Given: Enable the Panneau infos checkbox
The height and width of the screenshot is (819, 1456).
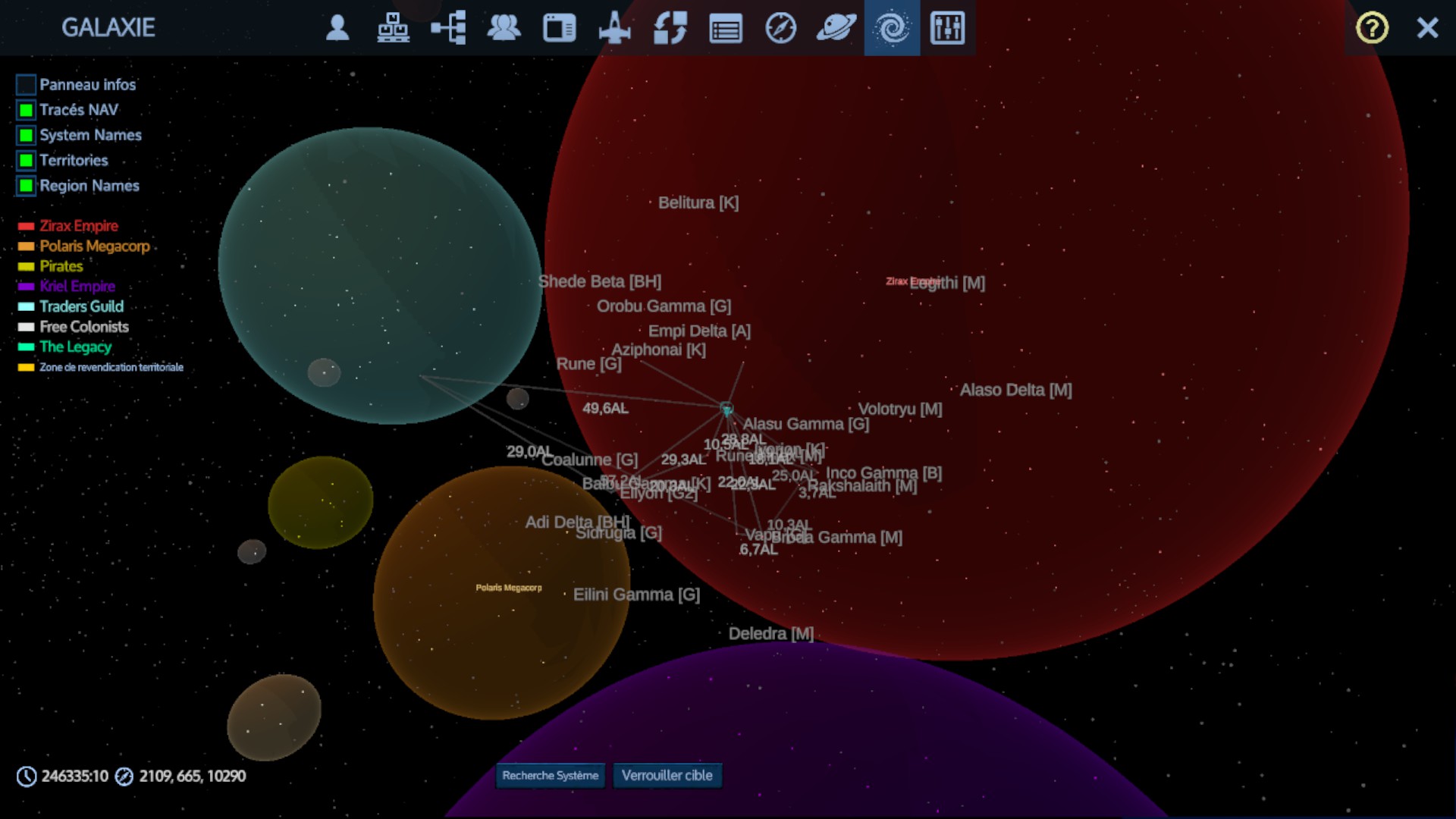Looking at the screenshot, I should pyautogui.click(x=27, y=85).
